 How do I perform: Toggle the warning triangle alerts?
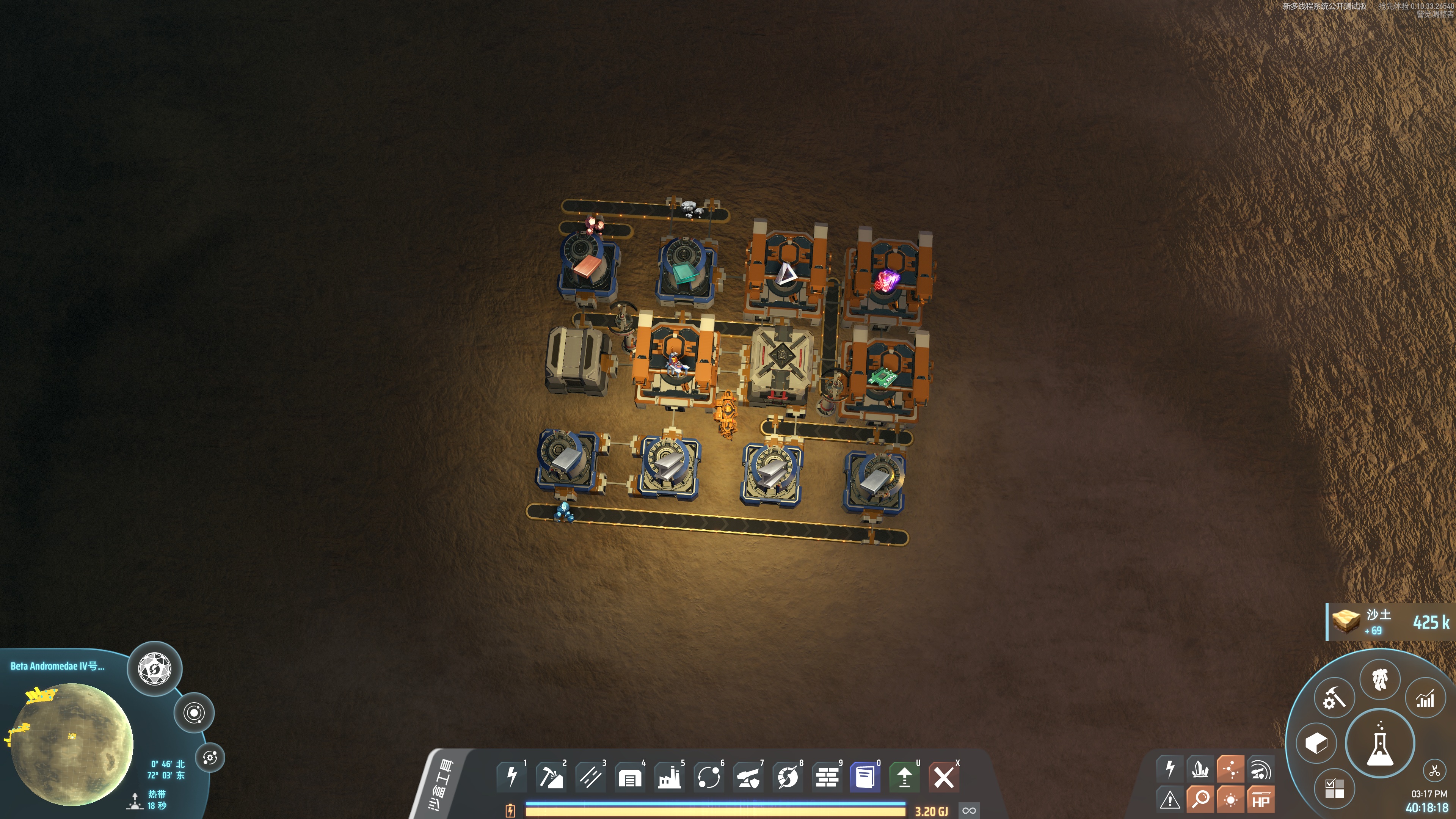coord(1170,800)
